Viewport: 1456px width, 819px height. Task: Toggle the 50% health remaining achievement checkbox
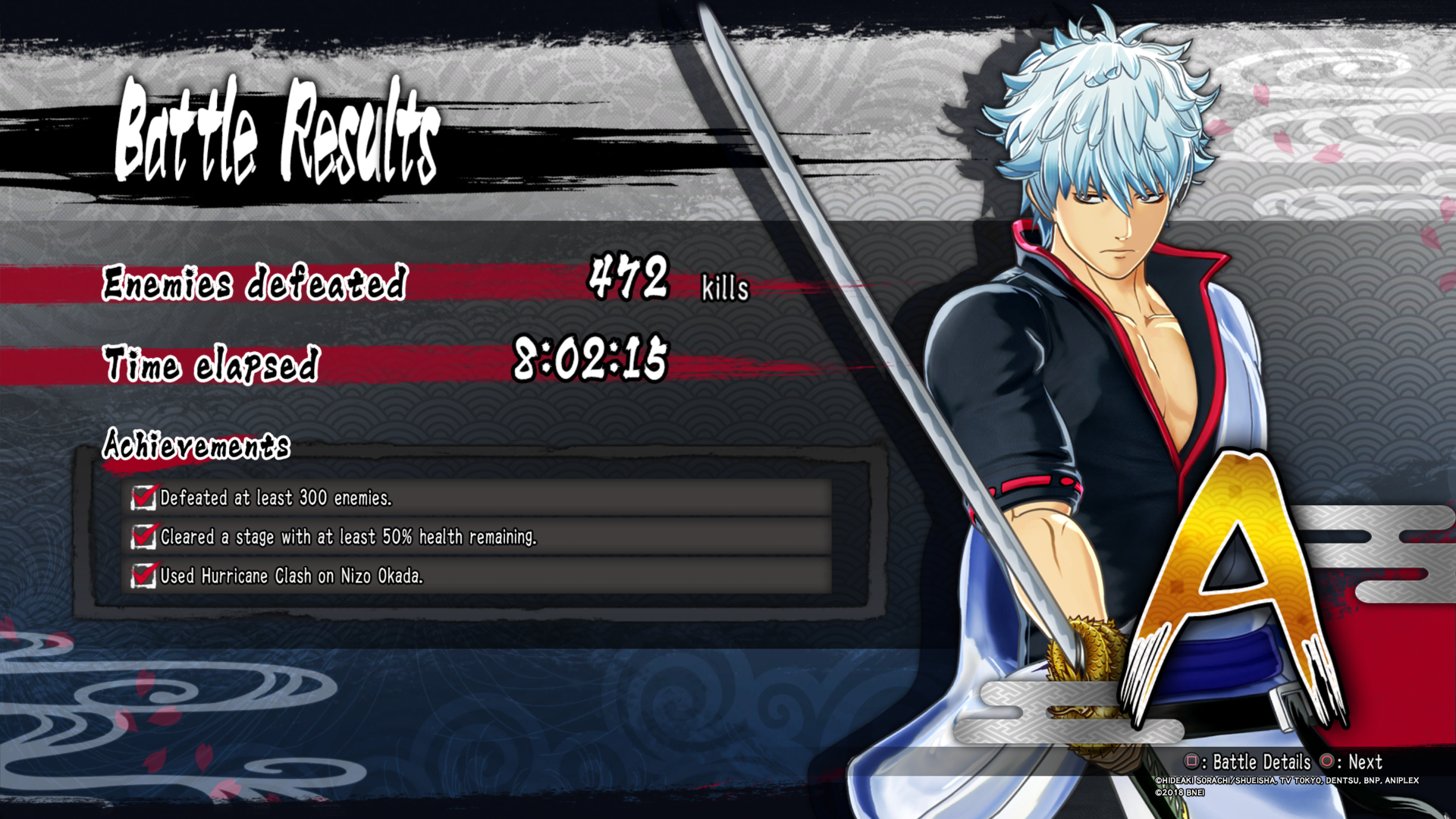tap(143, 537)
